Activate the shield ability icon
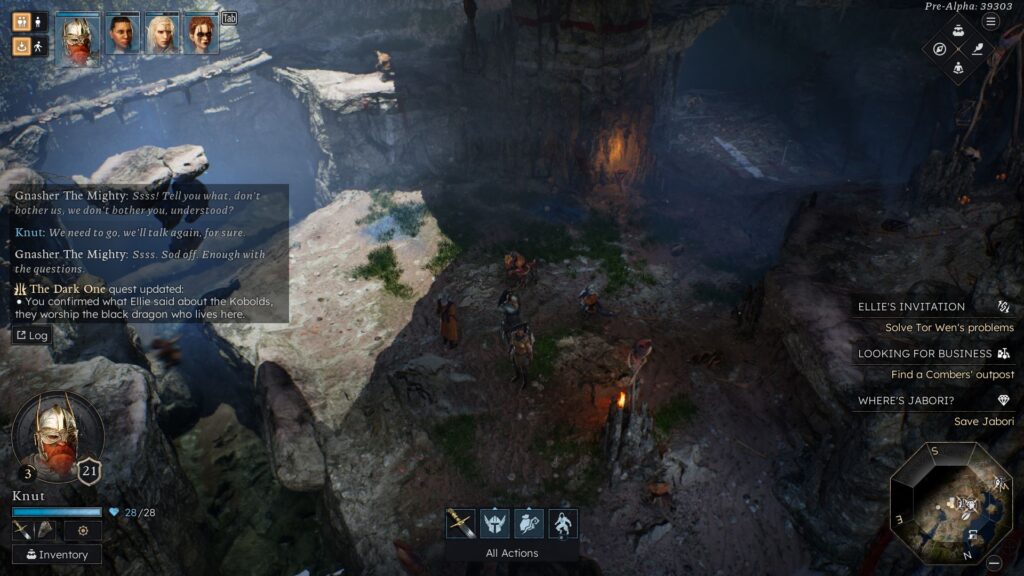This screenshot has width=1024, height=576. pyautogui.click(x=529, y=523)
